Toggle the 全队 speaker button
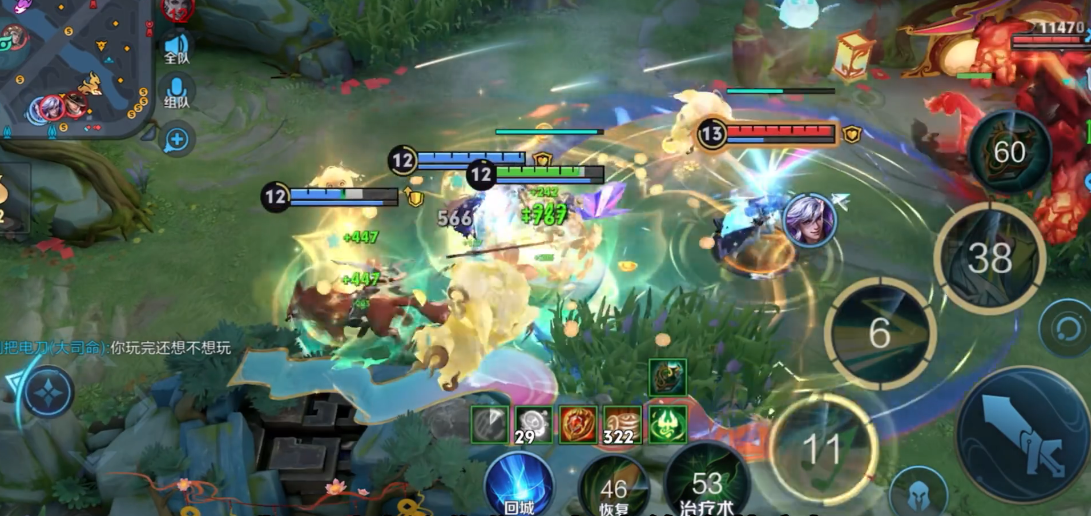The width and height of the screenshot is (1091, 516). click(177, 47)
